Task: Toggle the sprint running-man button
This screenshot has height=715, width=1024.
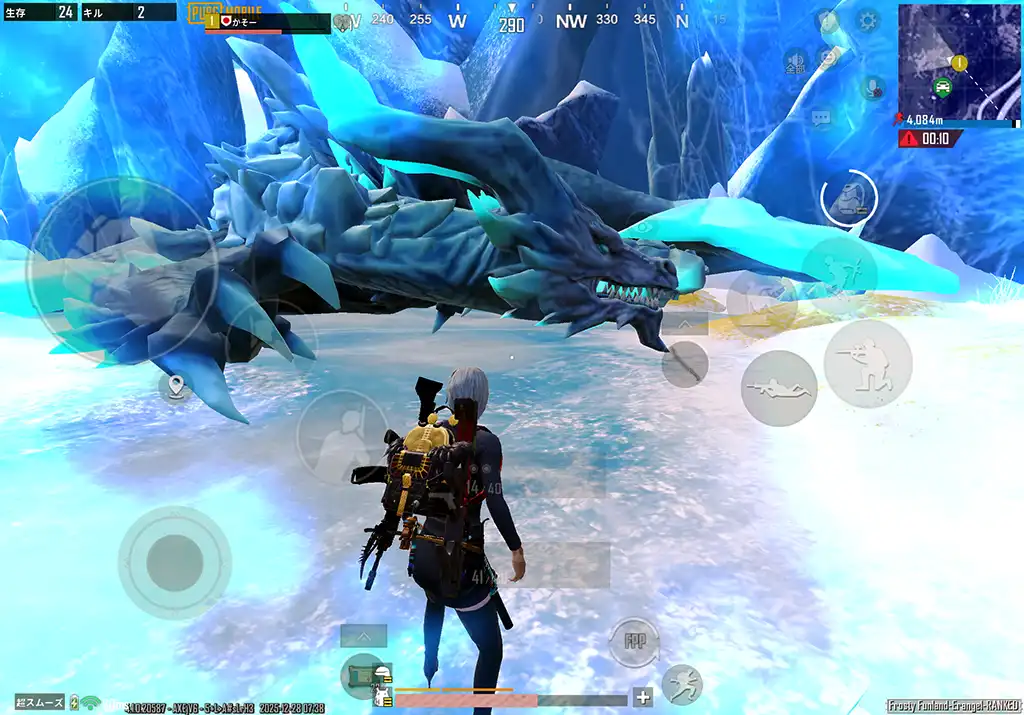Action: [682, 684]
